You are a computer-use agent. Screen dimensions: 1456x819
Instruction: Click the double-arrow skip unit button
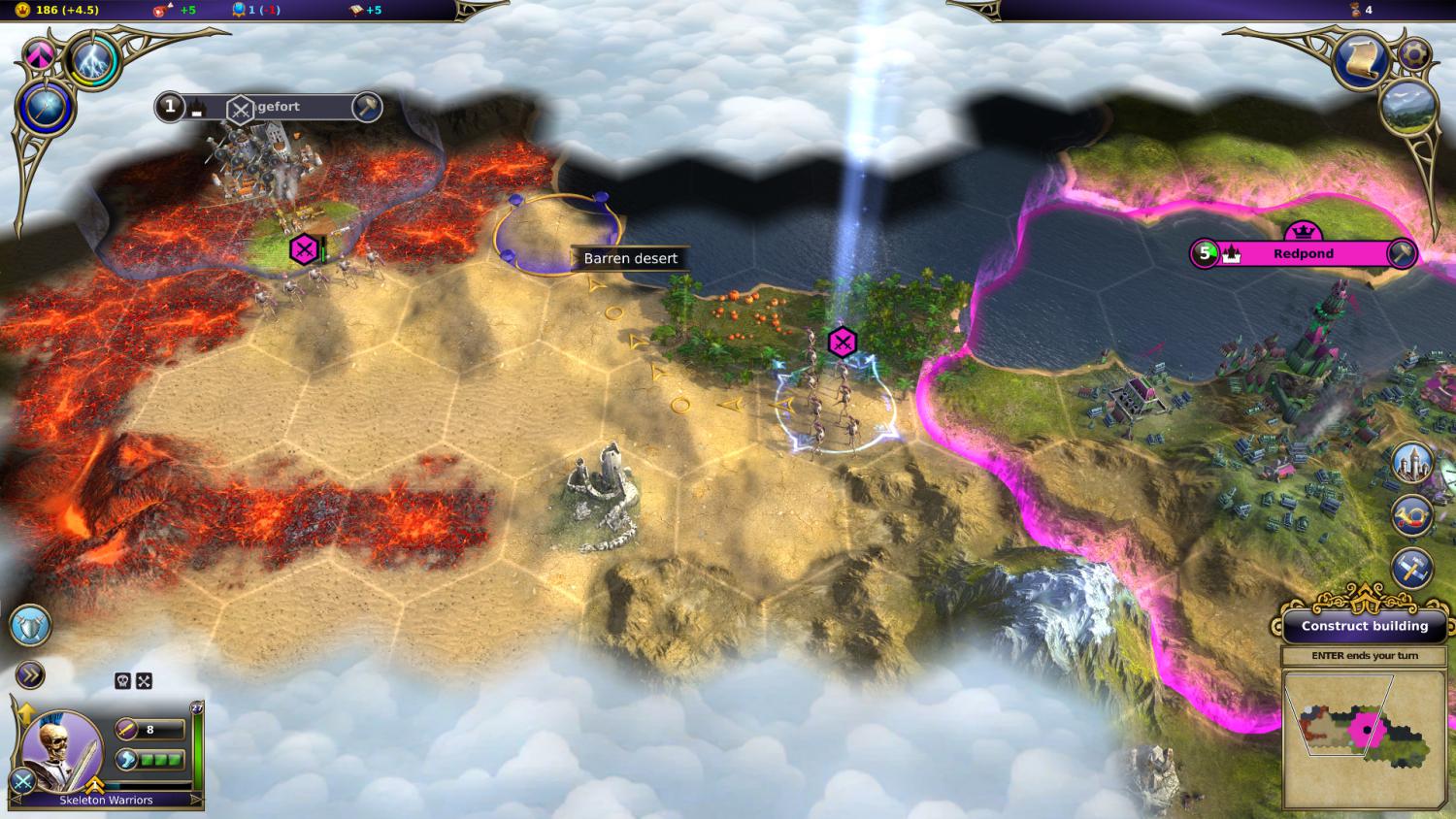coord(30,674)
